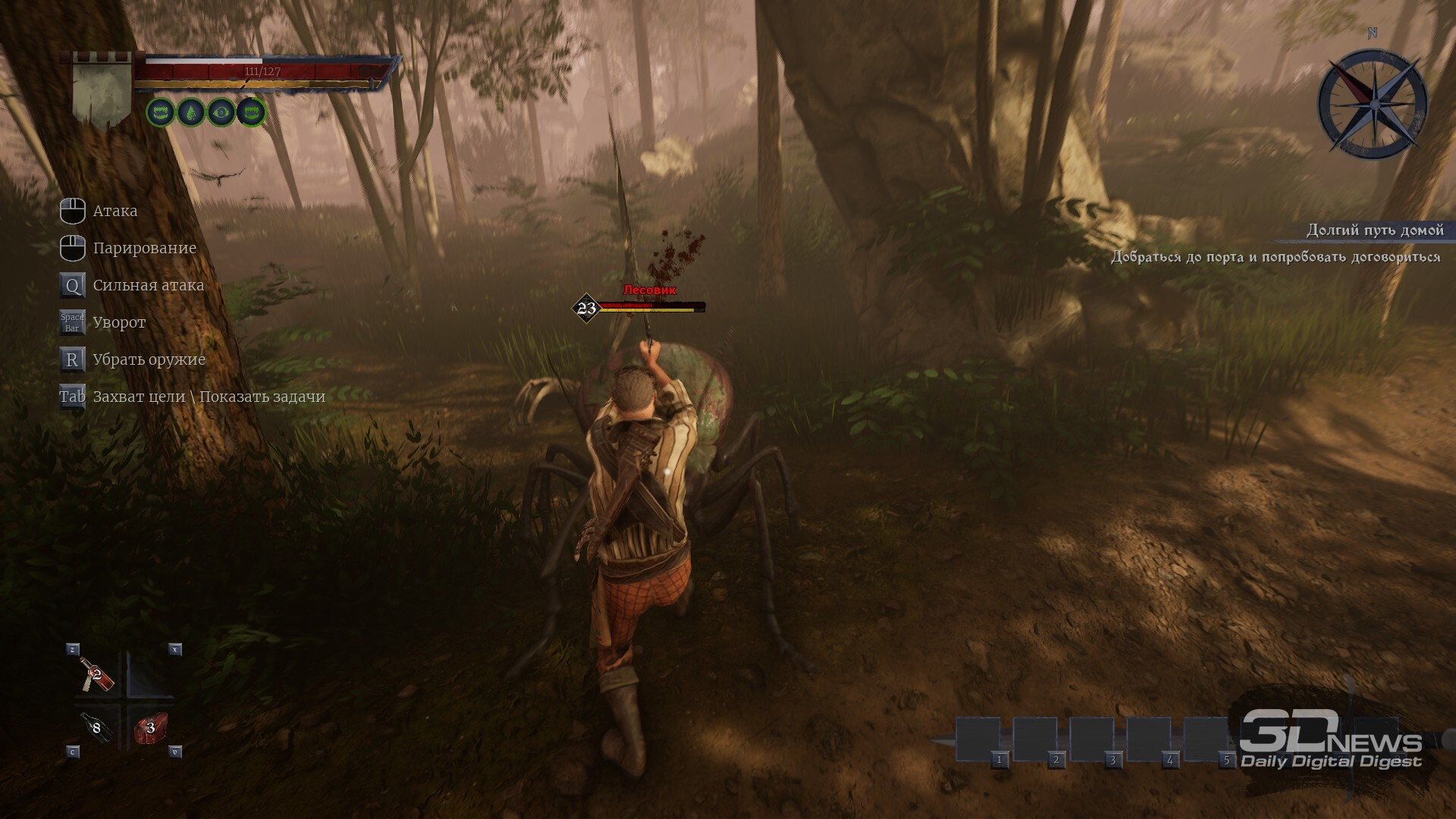Click the 3DNews Daily Digital Digest watermark
Viewport: 1456px width, 819px height.
coord(1331,741)
